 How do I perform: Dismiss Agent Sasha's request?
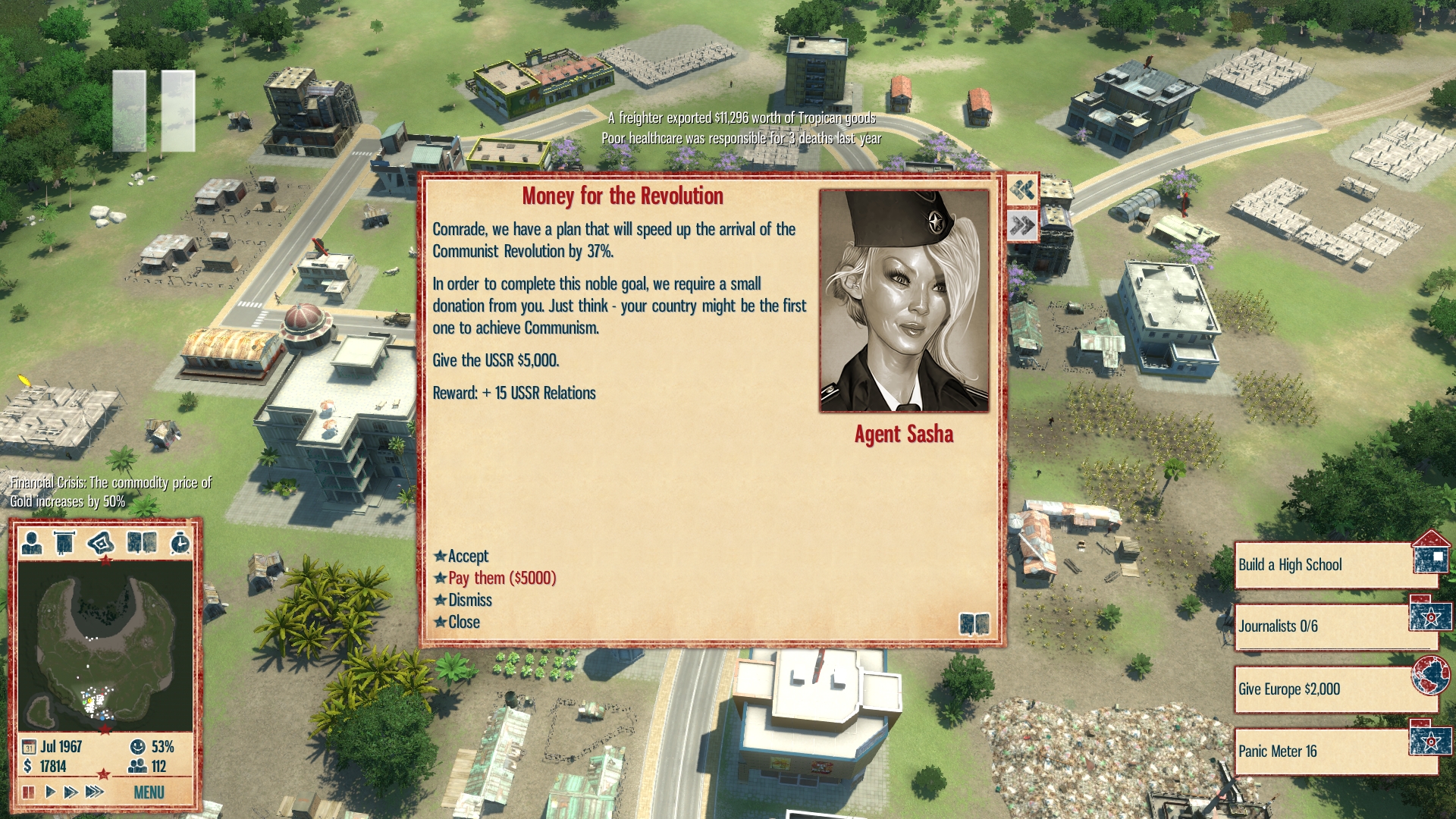point(469,600)
